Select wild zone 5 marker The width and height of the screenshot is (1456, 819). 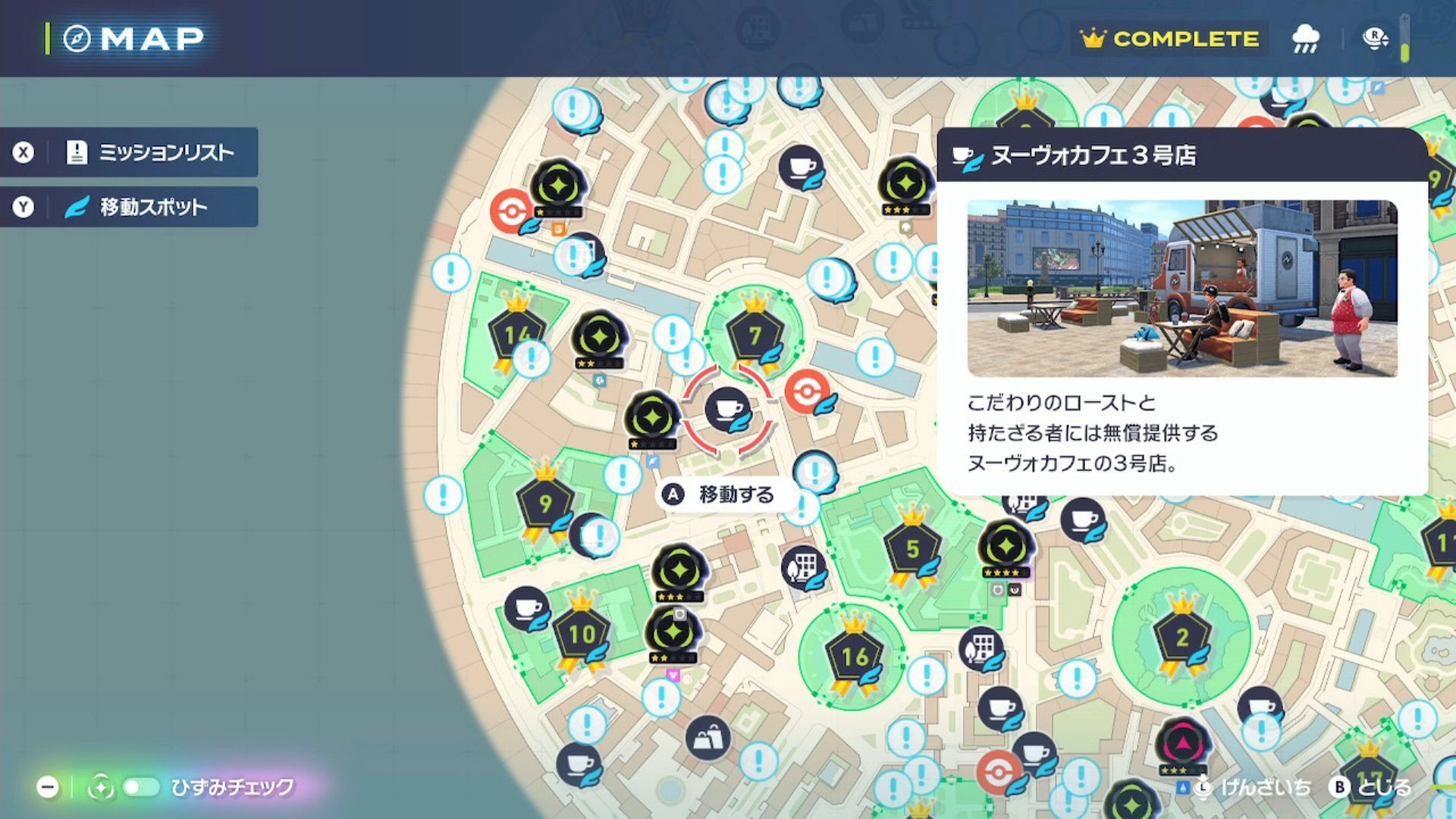click(912, 548)
